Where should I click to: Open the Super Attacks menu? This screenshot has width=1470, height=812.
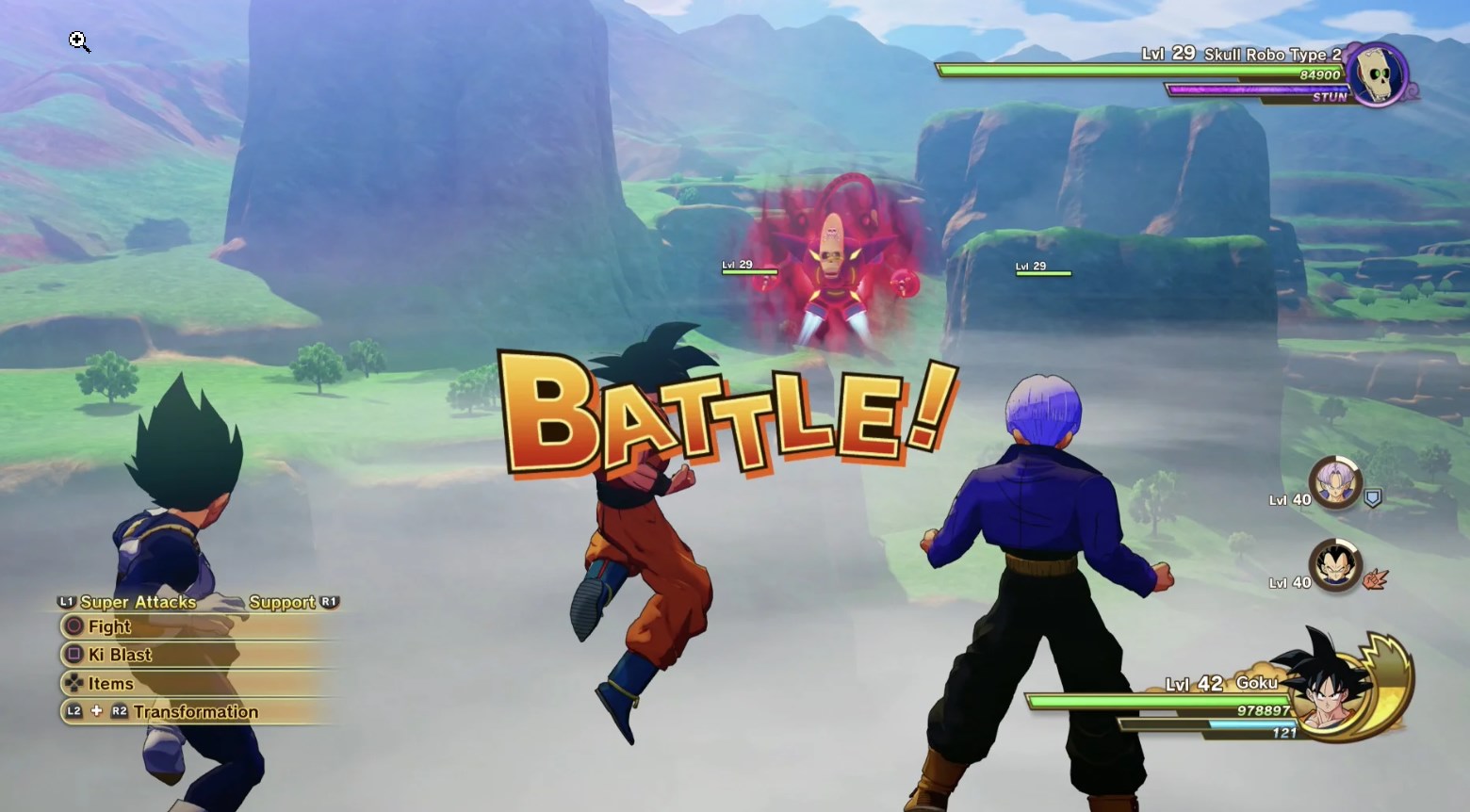[x=139, y=602]
